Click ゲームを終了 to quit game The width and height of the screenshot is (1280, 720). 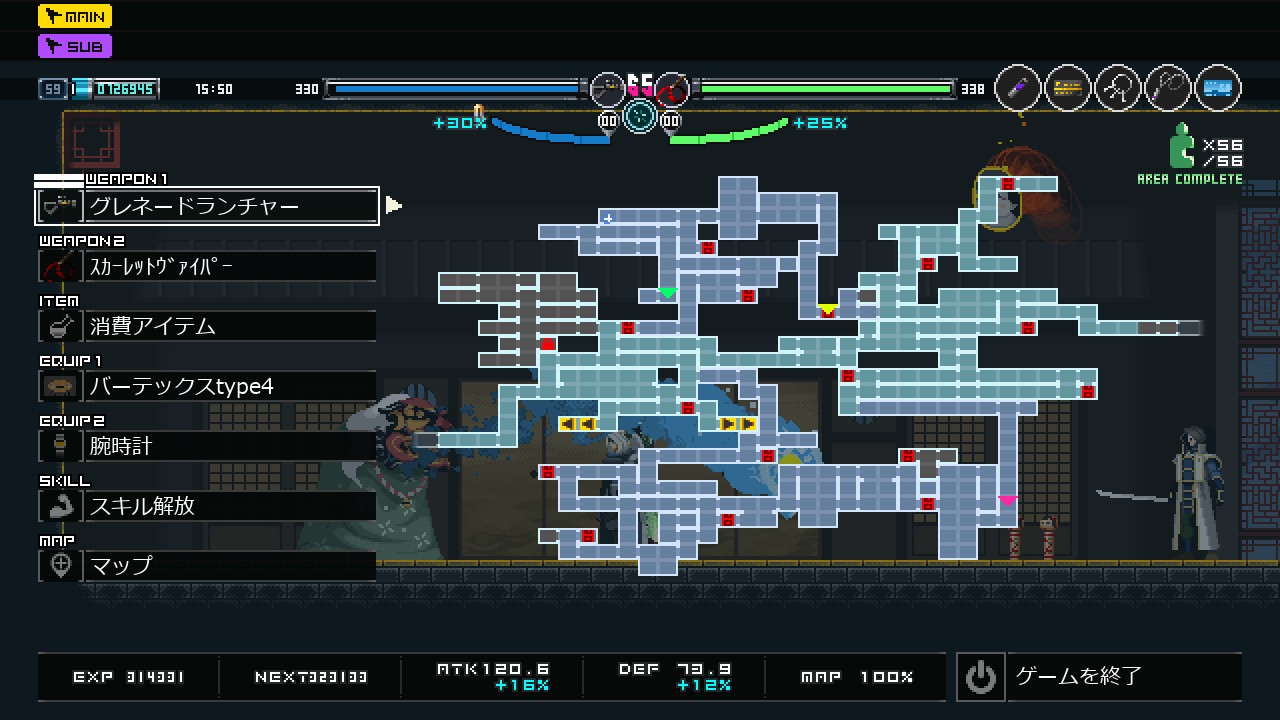click(1098, 677)
